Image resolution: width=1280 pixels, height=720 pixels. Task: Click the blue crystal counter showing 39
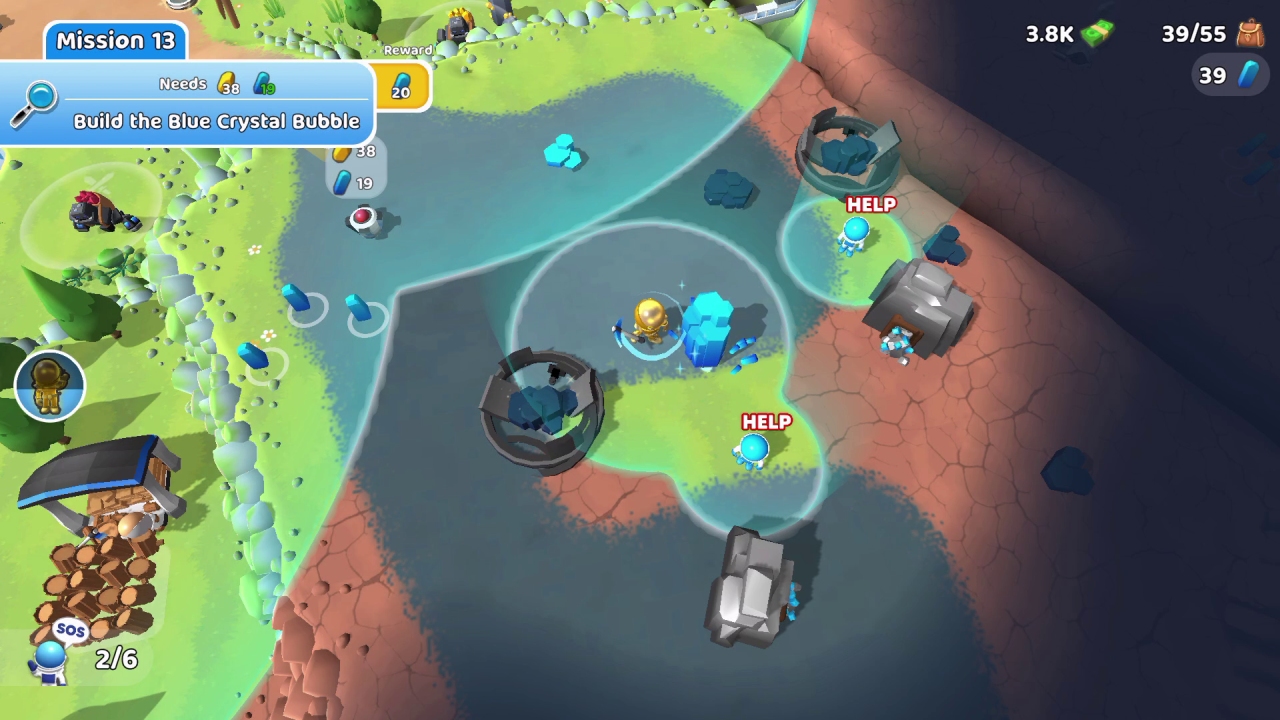coord(1228,74)
